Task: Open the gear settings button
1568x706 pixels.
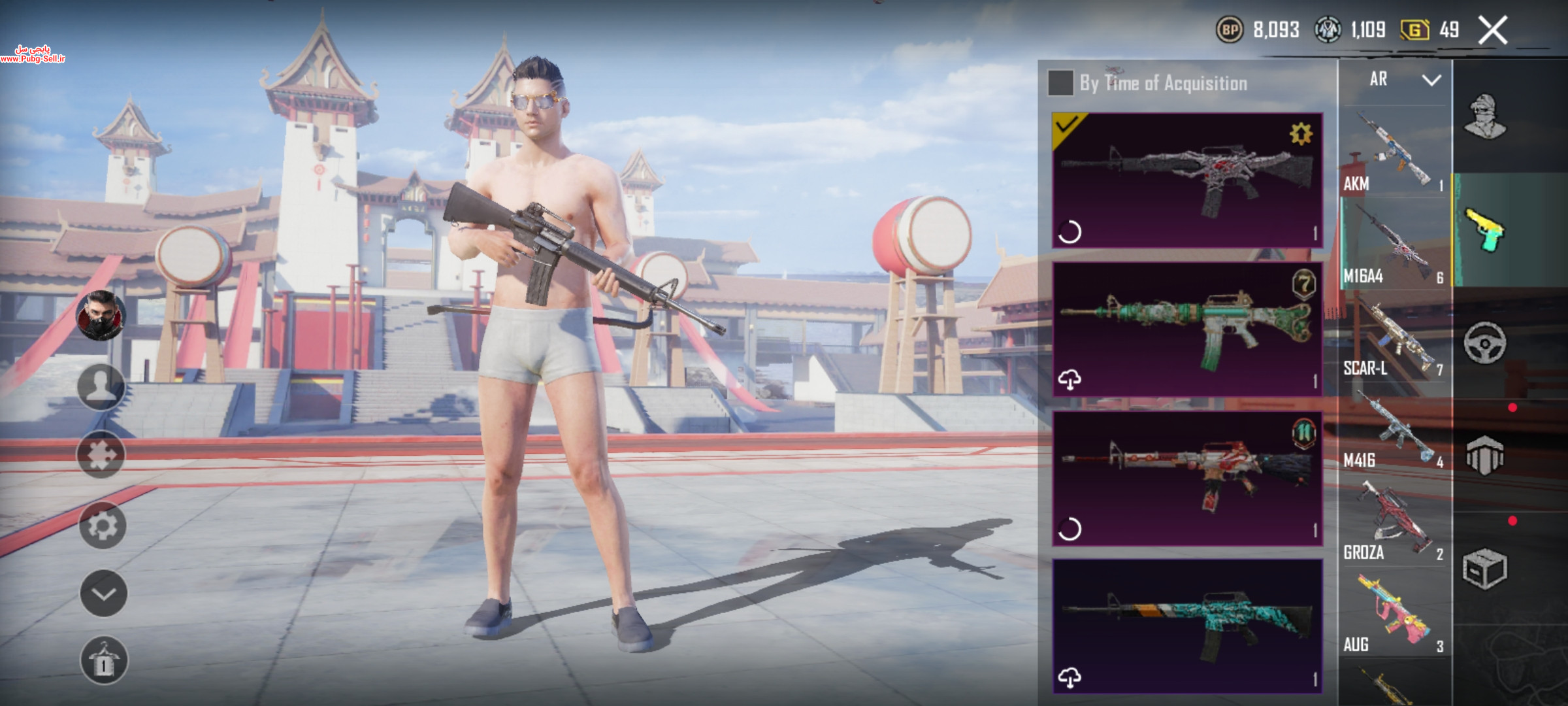Action: 103,525
